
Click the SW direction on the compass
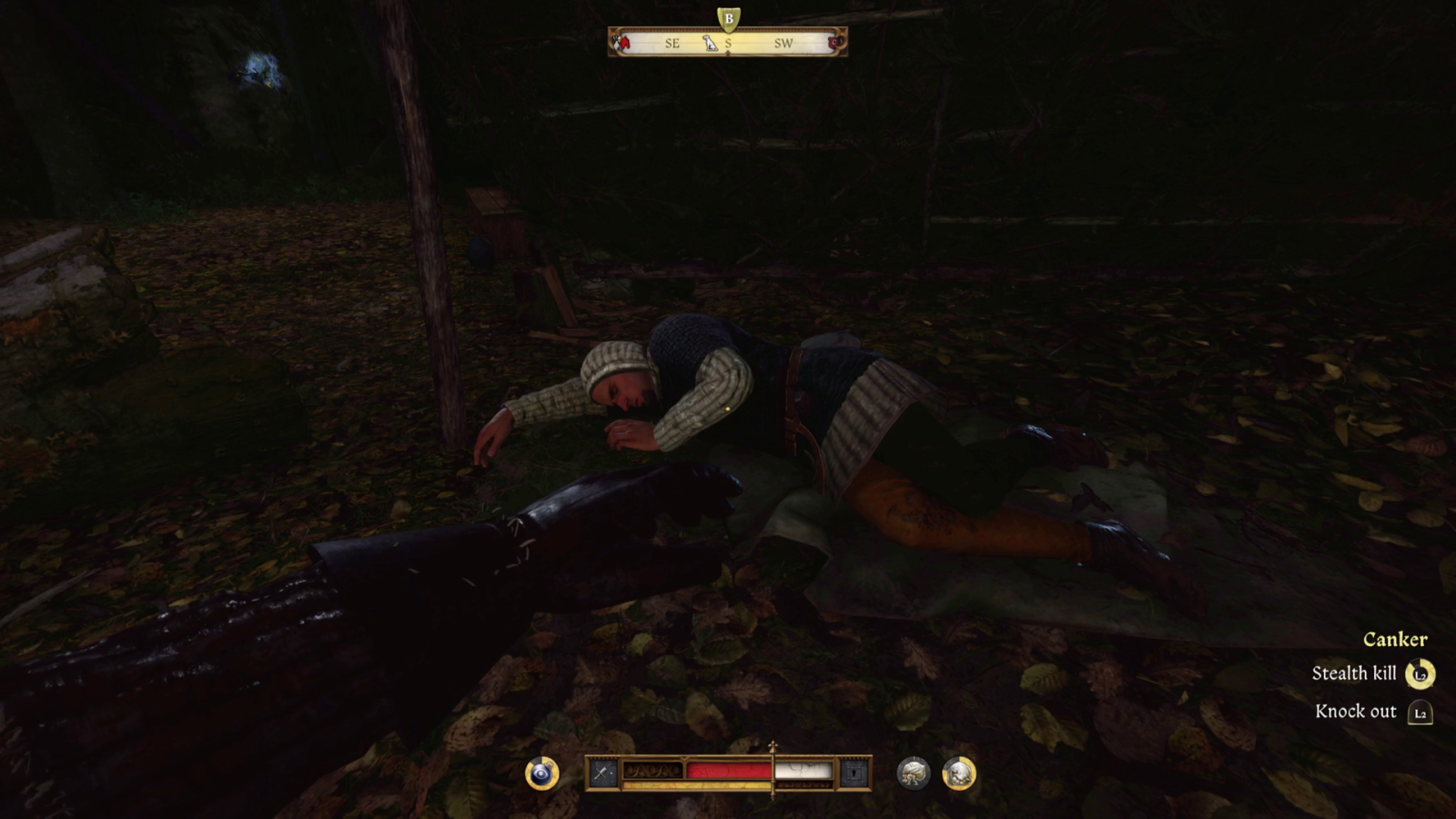pyautogui.click(x=784, y=44)
